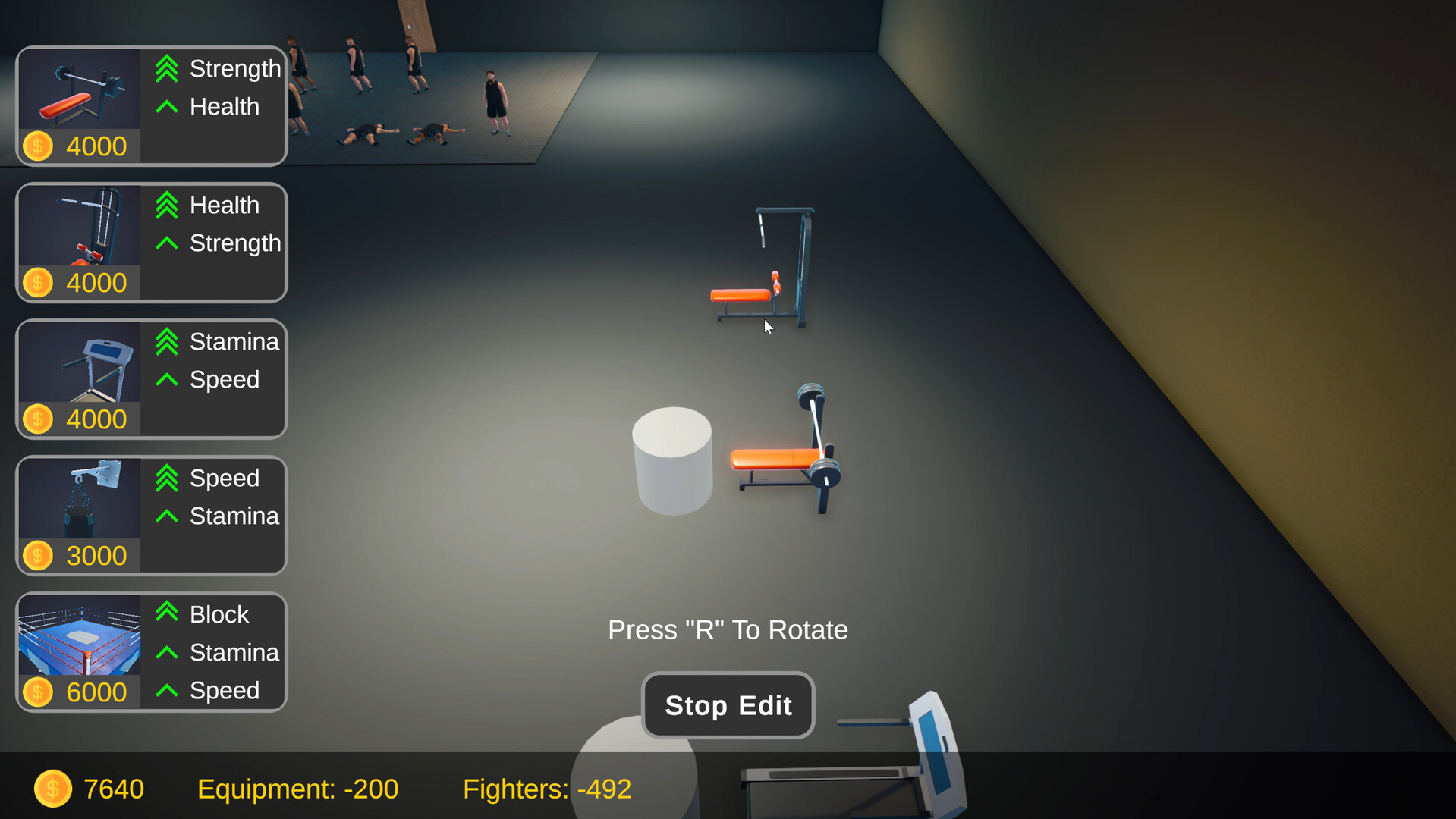Click the Block stat arrows on boxing ring card

click(x=166, y=614)
